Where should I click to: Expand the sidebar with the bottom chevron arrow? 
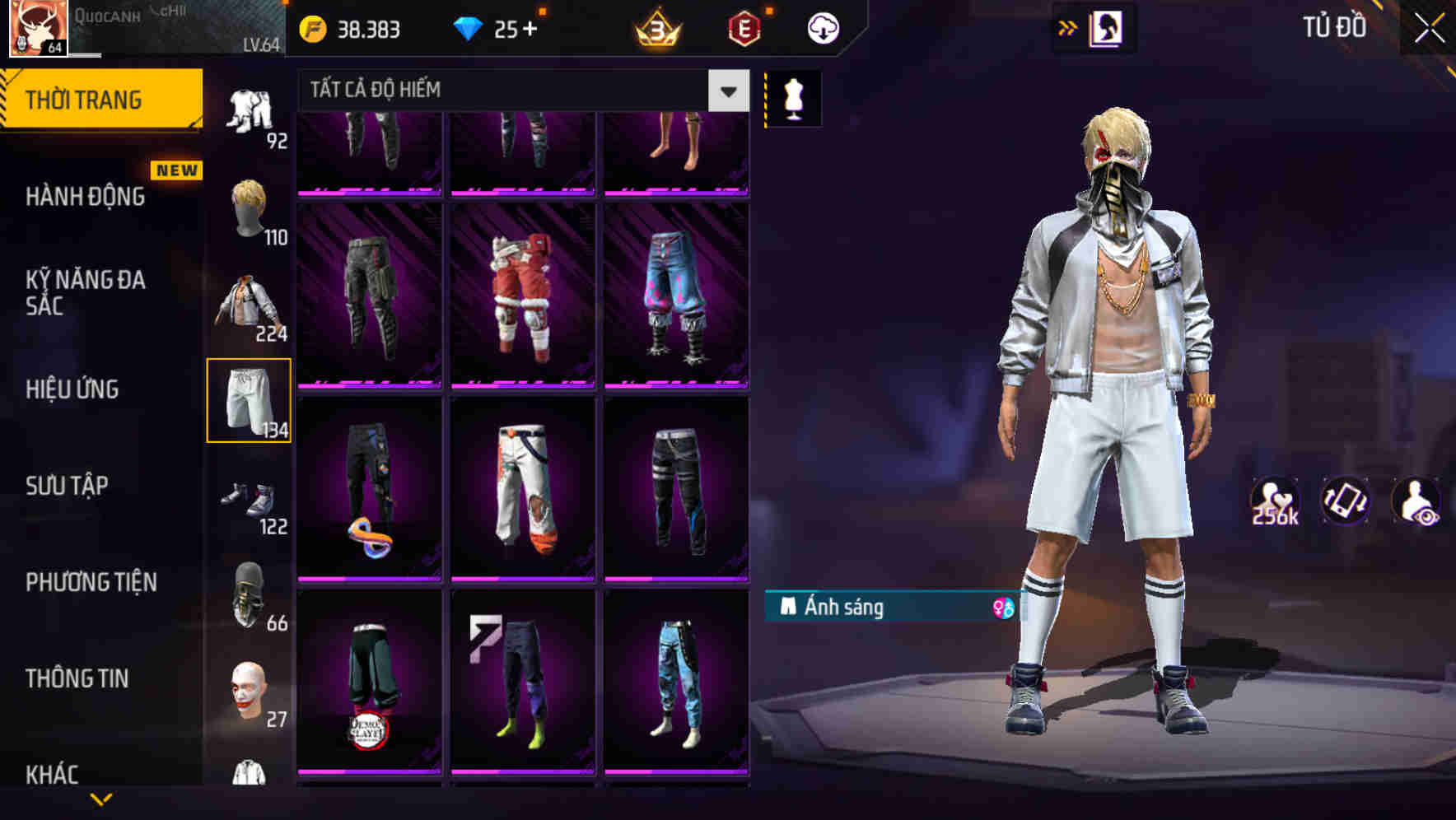click(x=103, y=800)
